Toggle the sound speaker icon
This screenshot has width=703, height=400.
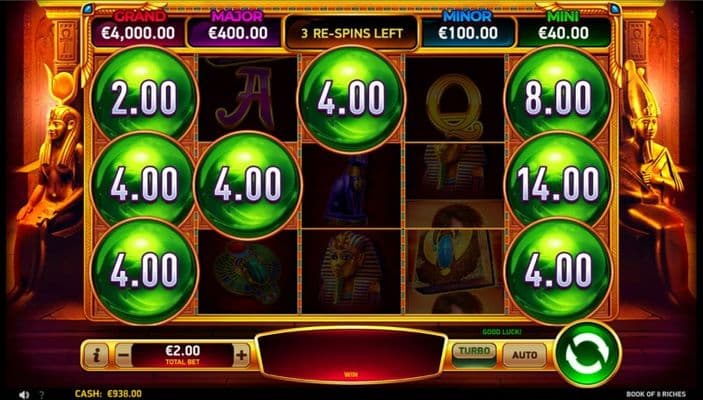click(24, 394)
